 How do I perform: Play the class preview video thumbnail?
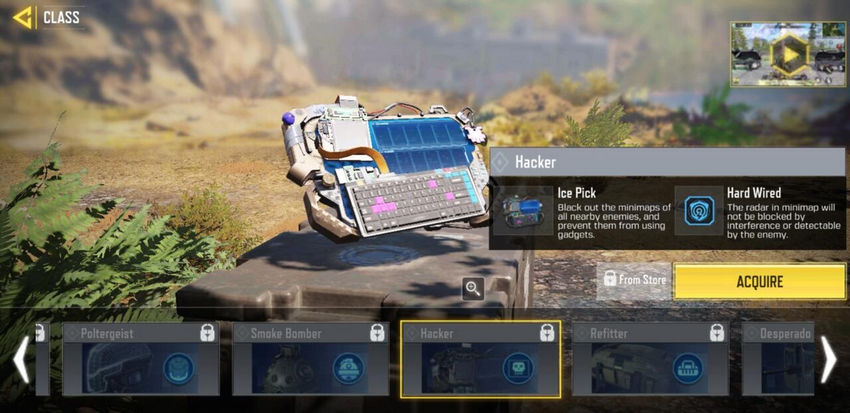[x=788, y=54]
